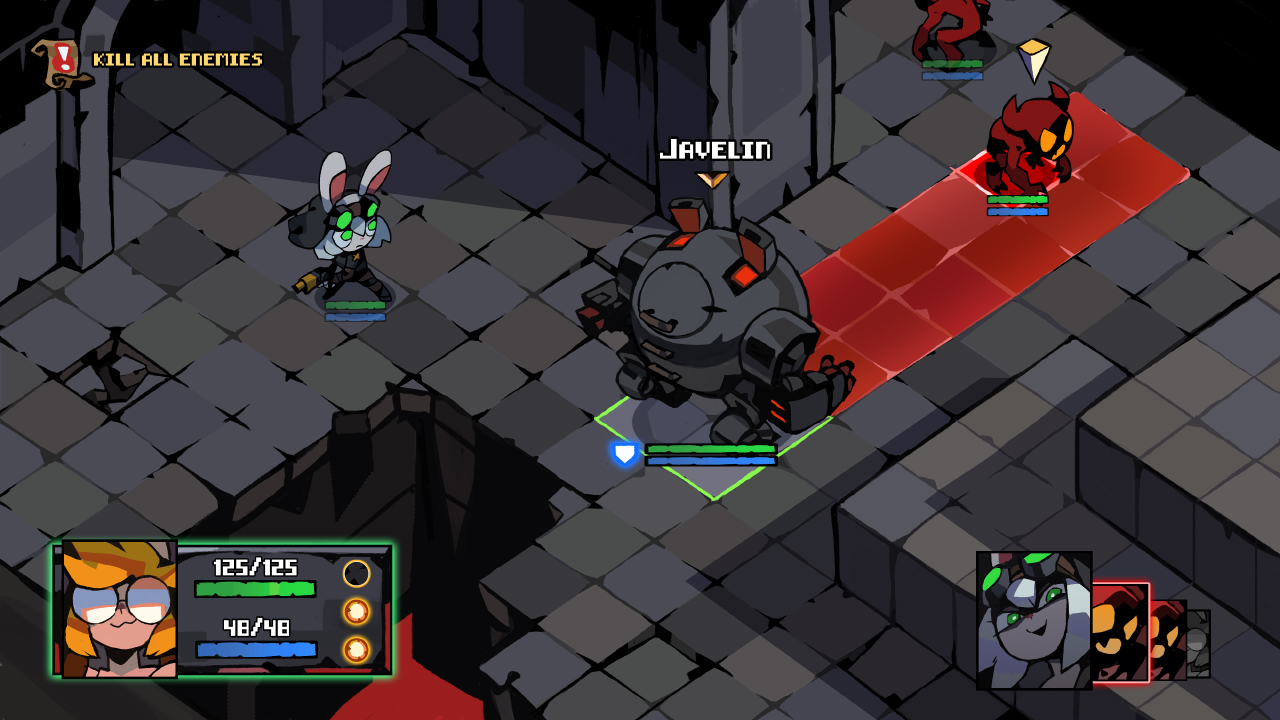This screenshot has width=1280, height=720.
Task: Select the orange-haired pilot portrait
Action: coord(120,610)
